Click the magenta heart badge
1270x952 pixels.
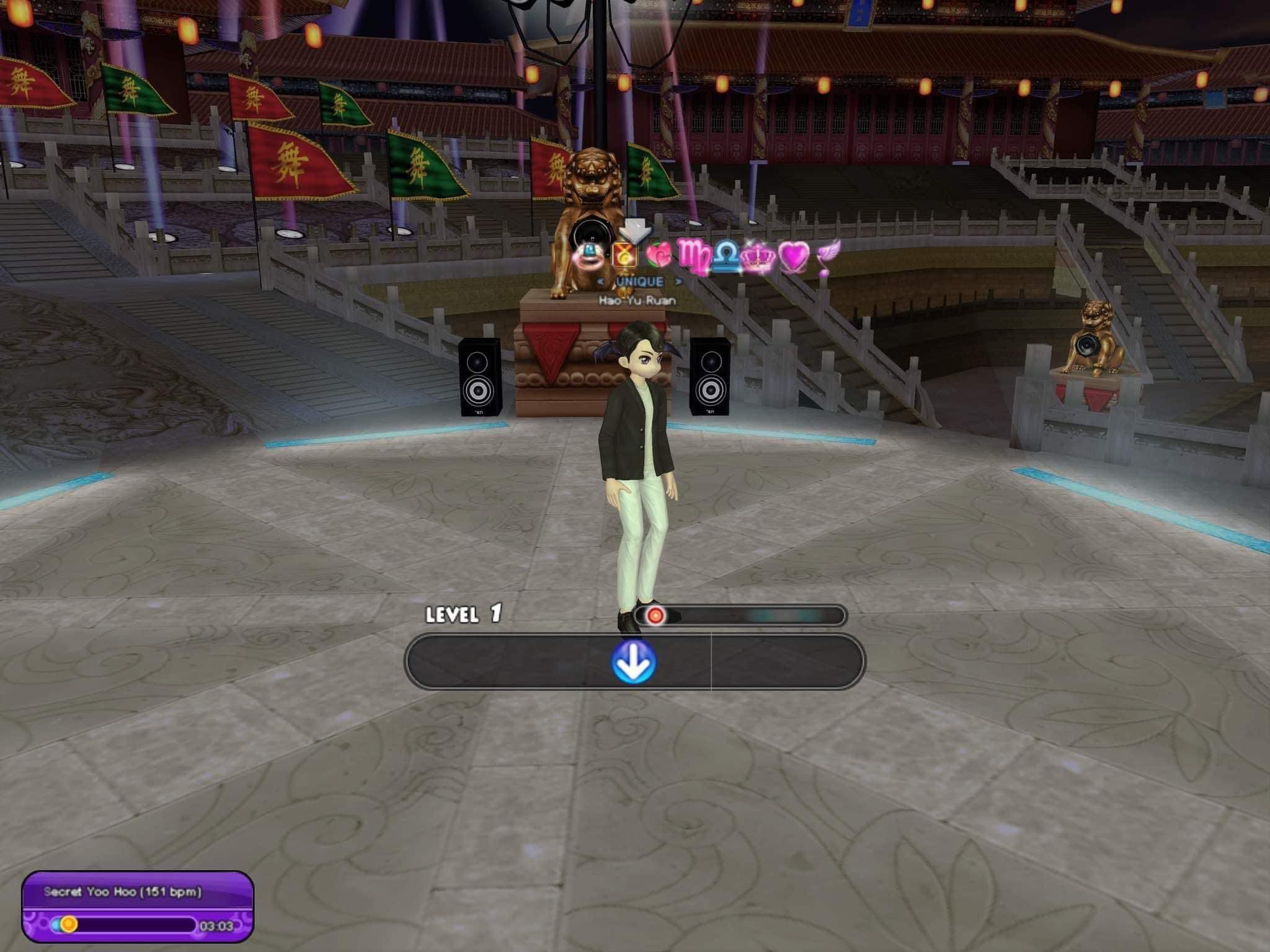[x=794, y=256]
